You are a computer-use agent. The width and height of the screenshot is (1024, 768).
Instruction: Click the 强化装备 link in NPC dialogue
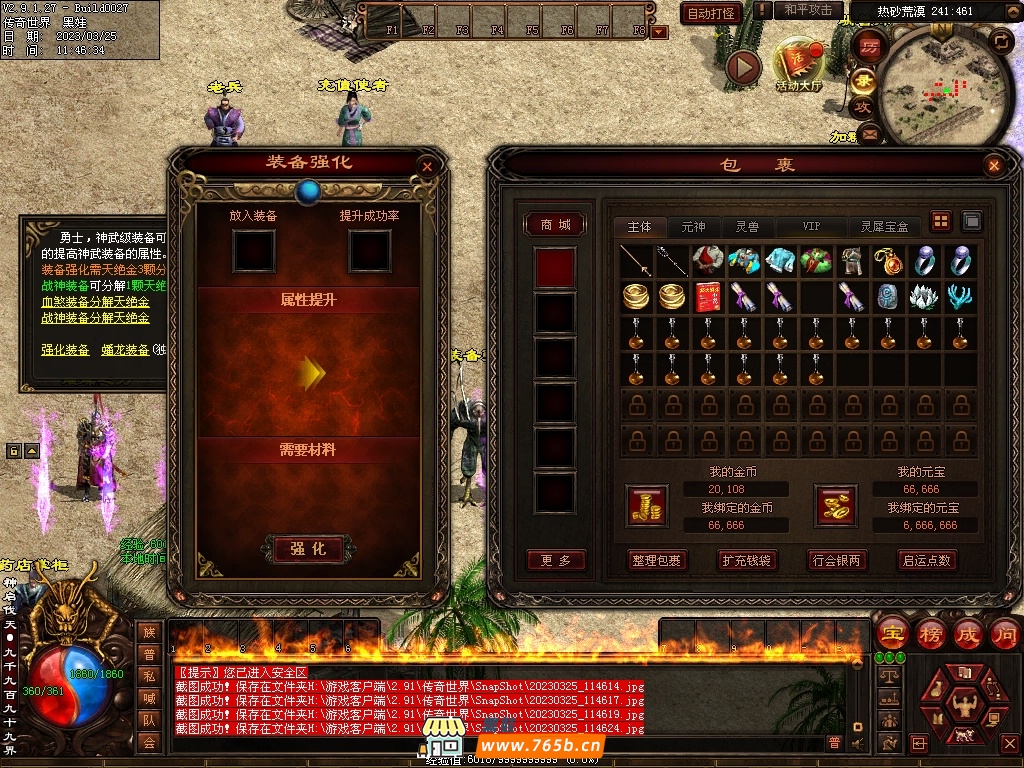tap(65, 350)
